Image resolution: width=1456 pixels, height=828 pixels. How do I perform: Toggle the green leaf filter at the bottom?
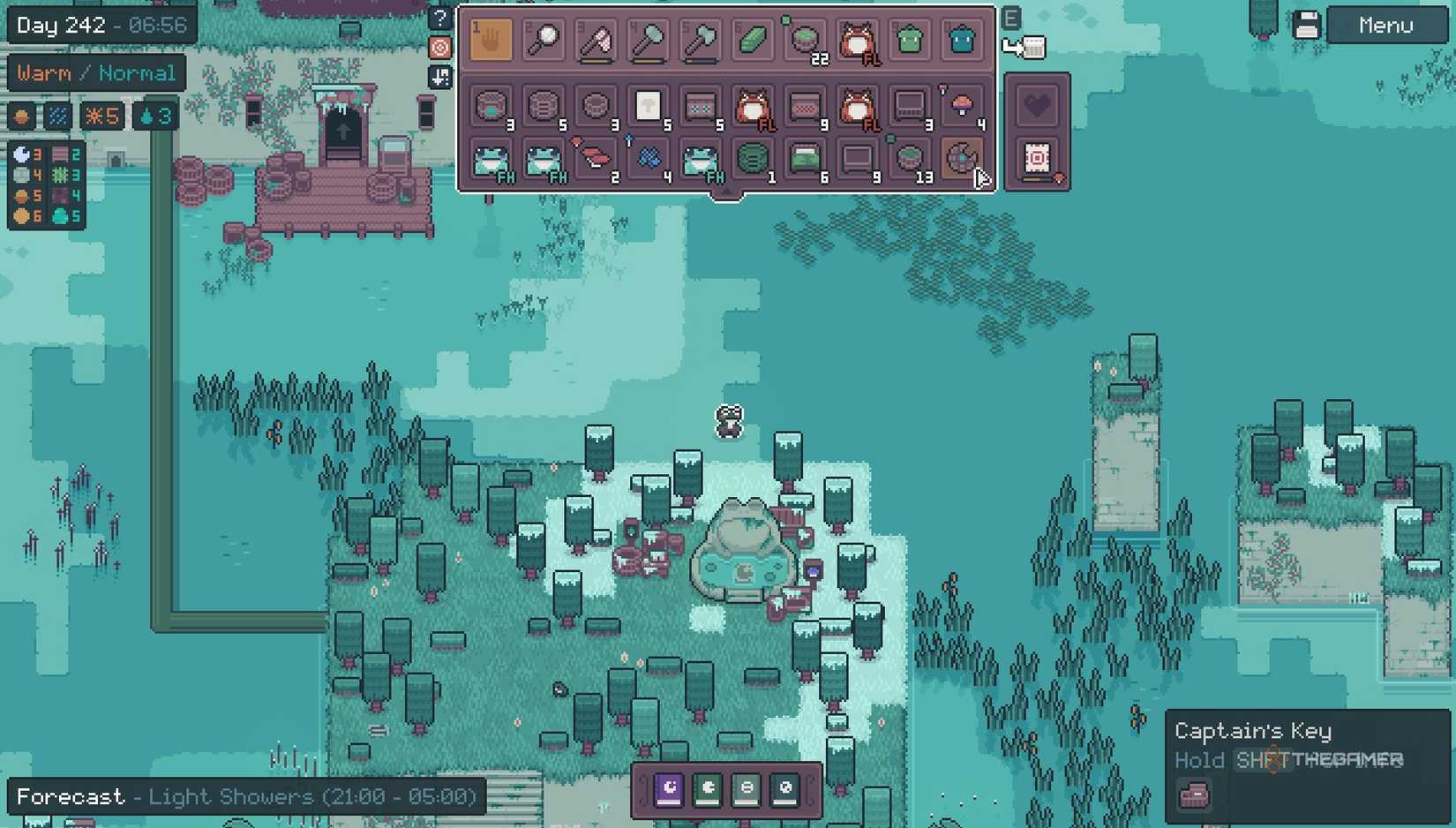(x=708, y=791)
